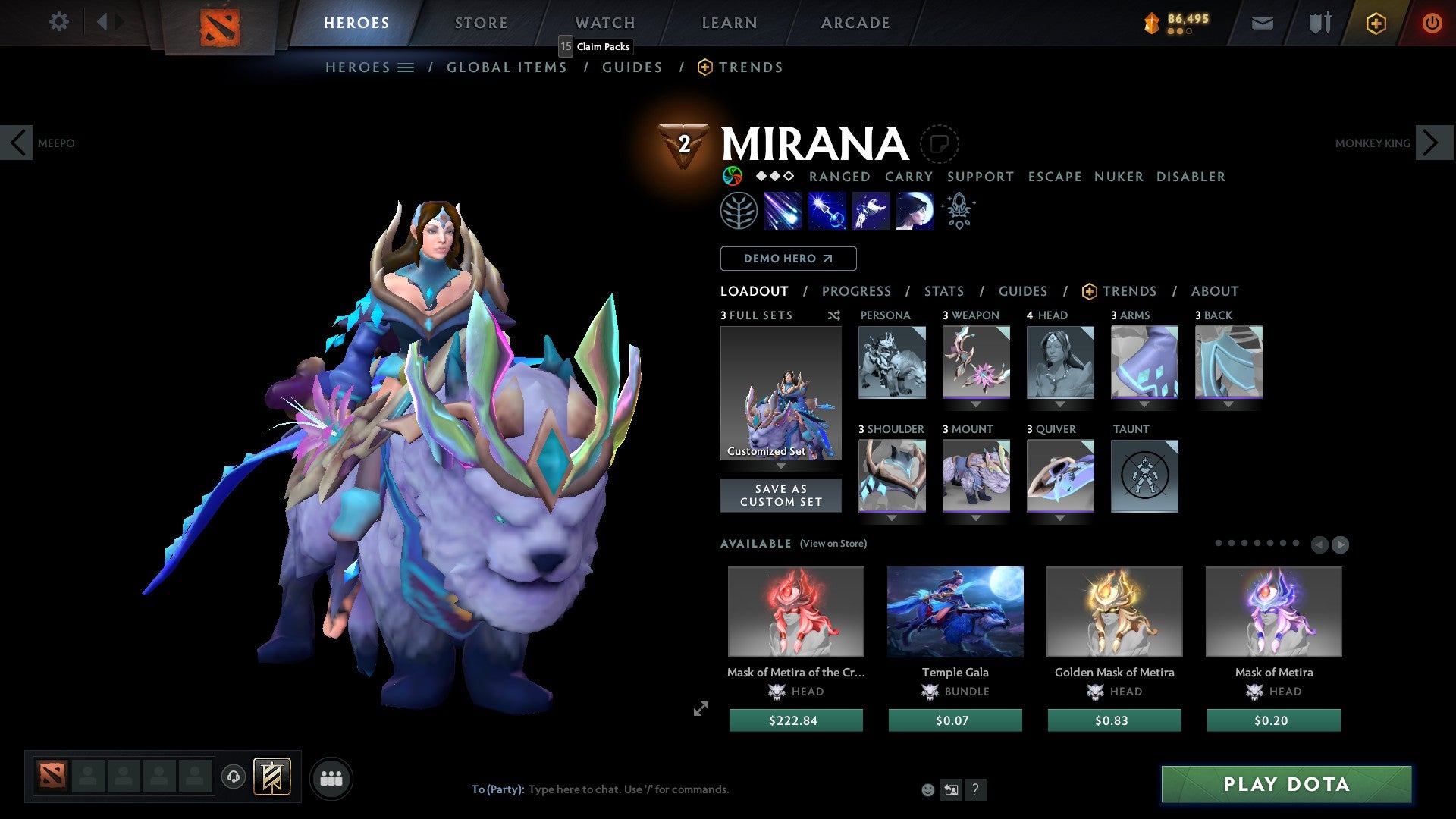
Task: Open Dota Plus via the gold hexagon icon
Action: click(1376, 22)
